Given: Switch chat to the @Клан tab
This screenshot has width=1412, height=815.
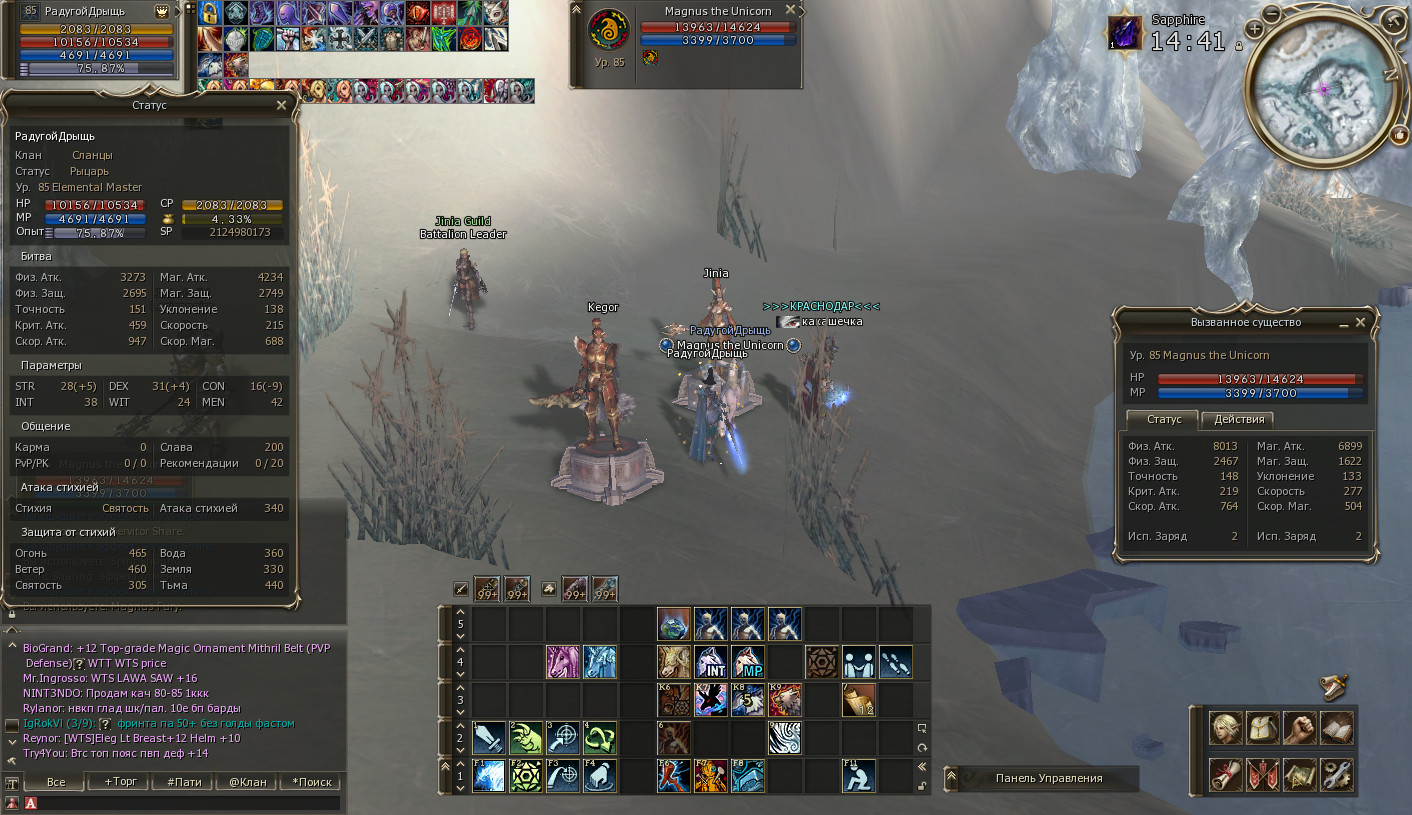Looking at the screenshot, I should (247, 782).
